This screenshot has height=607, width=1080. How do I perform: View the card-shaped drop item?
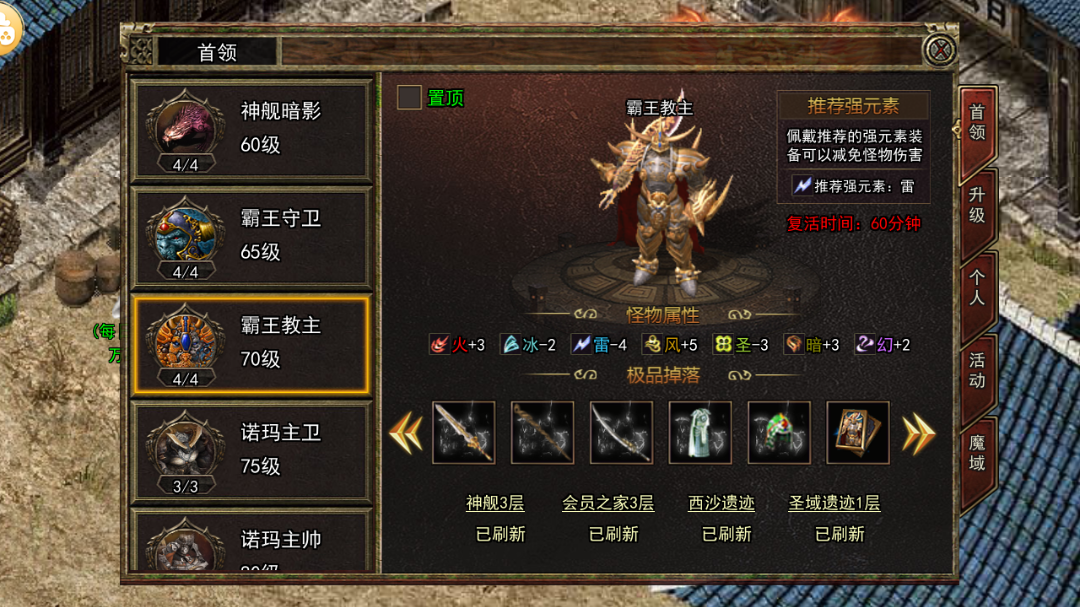pos(858,433)
